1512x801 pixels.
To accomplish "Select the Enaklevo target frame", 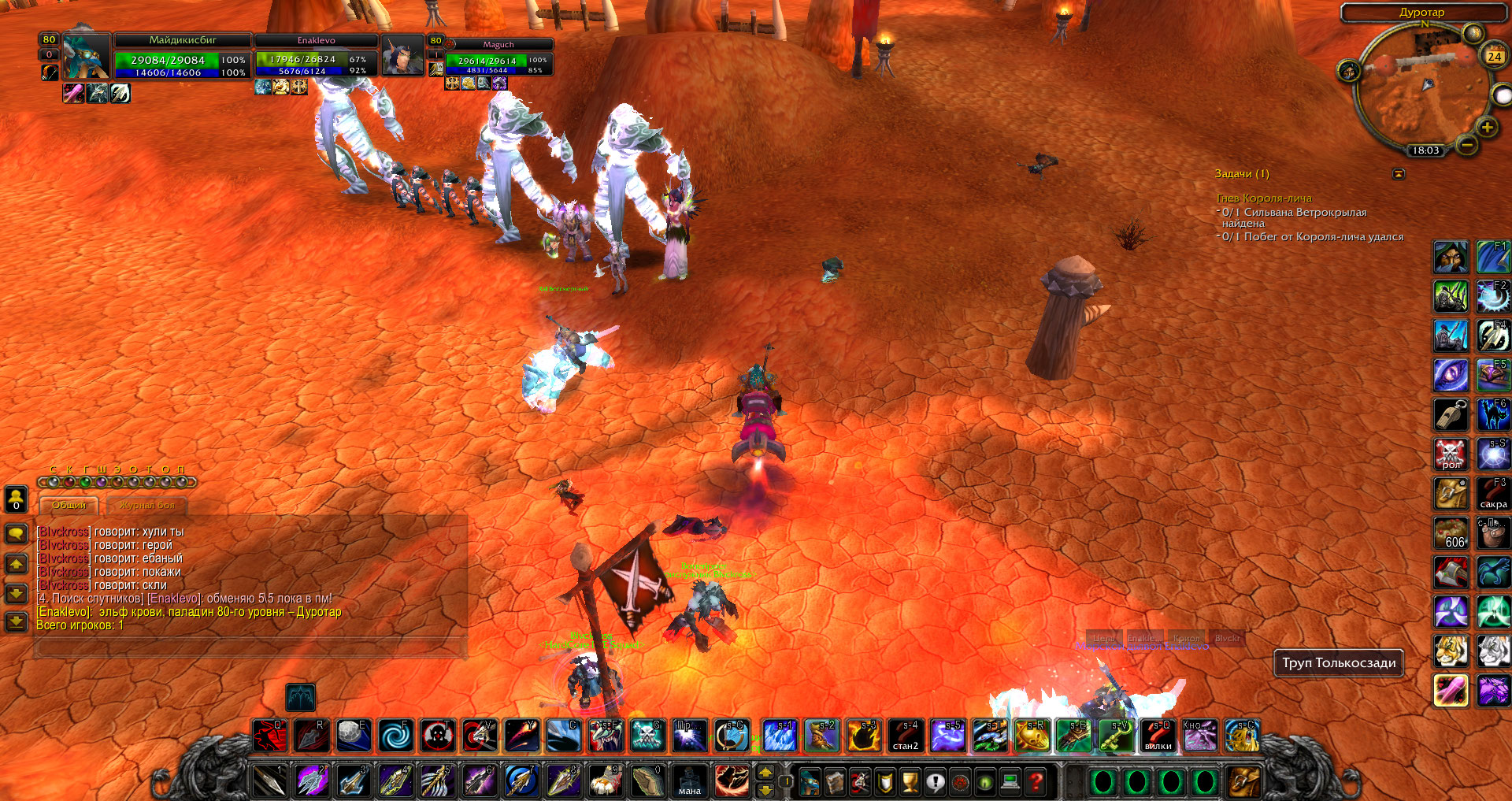I will coord(317,56).
